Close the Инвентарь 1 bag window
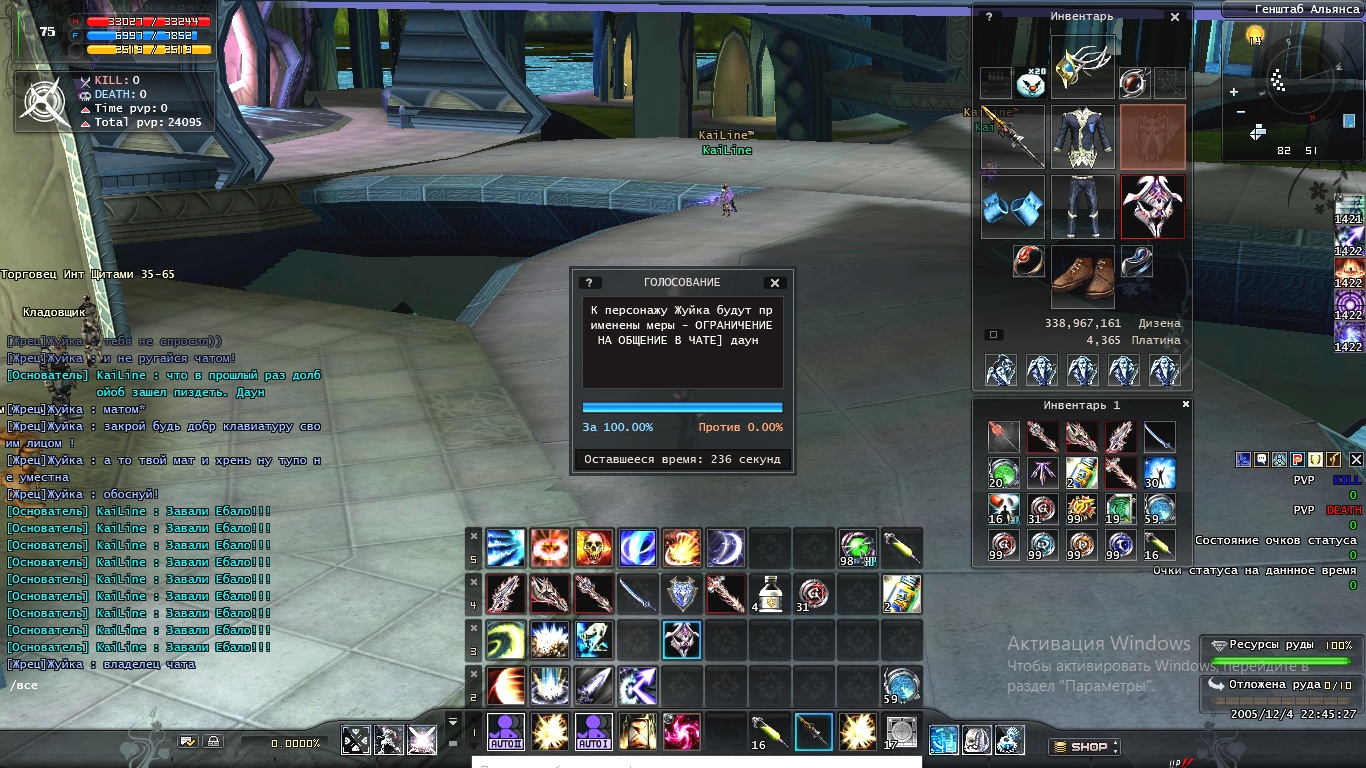 tap(1186, 405)
